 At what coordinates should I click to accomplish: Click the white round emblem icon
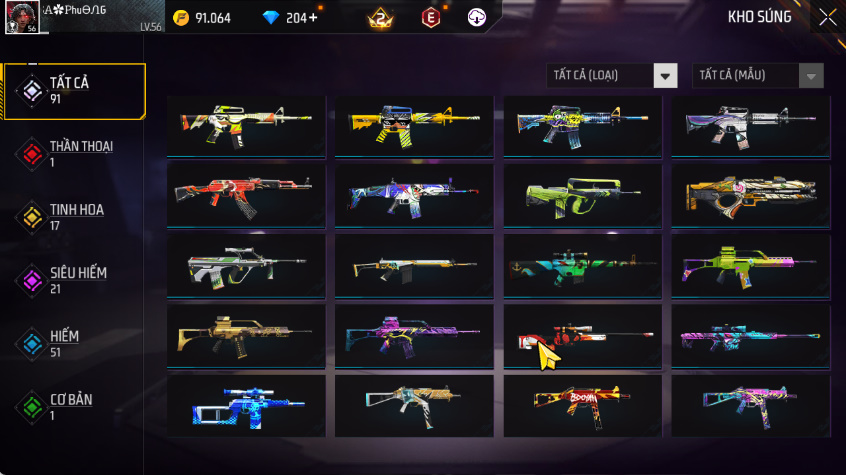tap(477, 18)
